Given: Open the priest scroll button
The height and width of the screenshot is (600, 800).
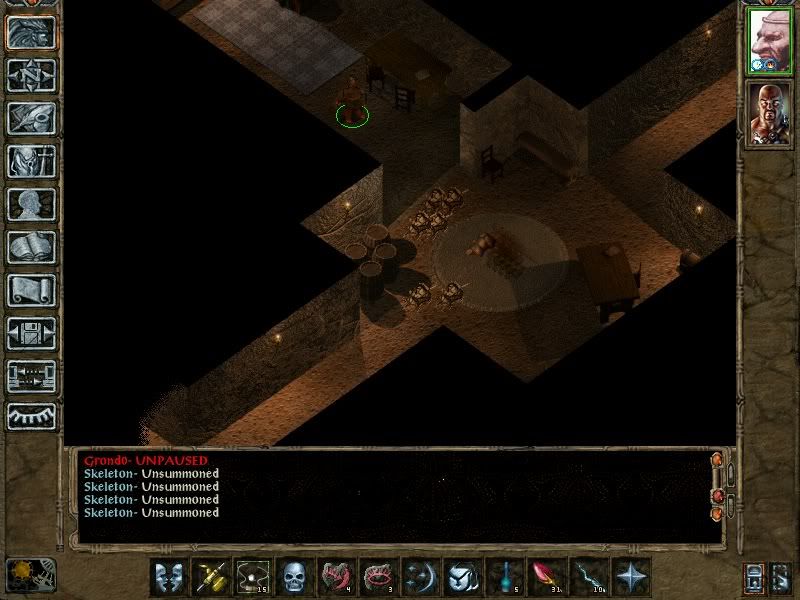Looking at the screenshot, I should (31, 290).
